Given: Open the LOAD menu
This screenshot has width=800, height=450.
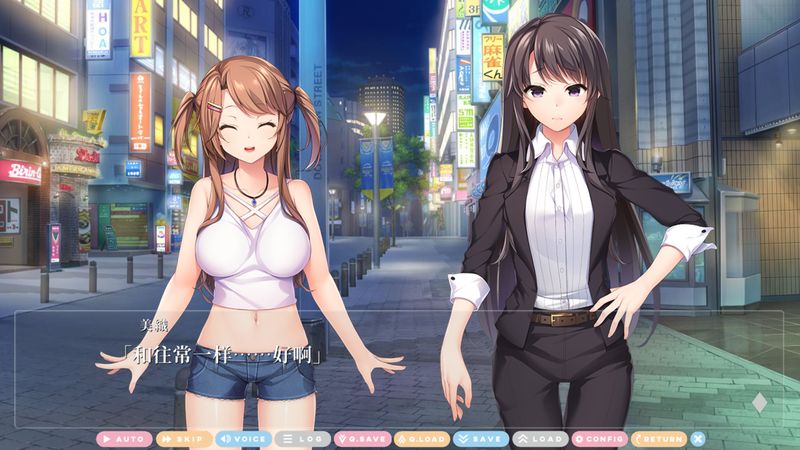Looking at the screenshot, I should [539, 438].
